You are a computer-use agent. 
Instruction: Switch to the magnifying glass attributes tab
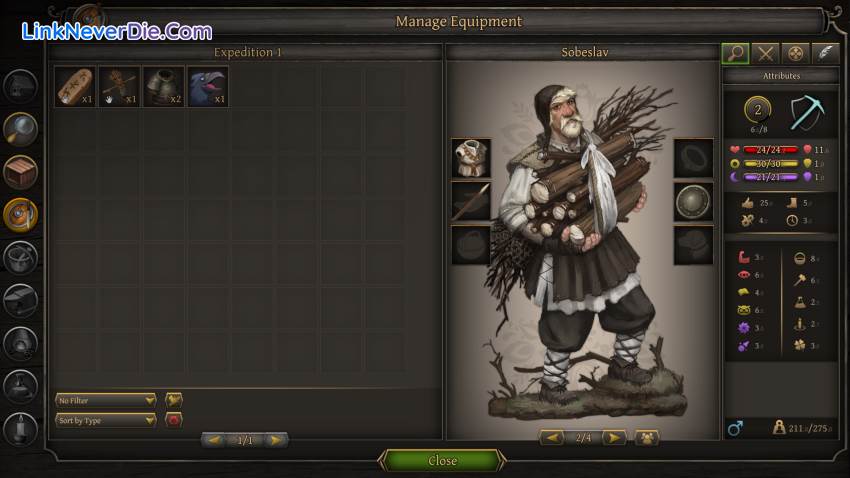[x=735, y=53]
